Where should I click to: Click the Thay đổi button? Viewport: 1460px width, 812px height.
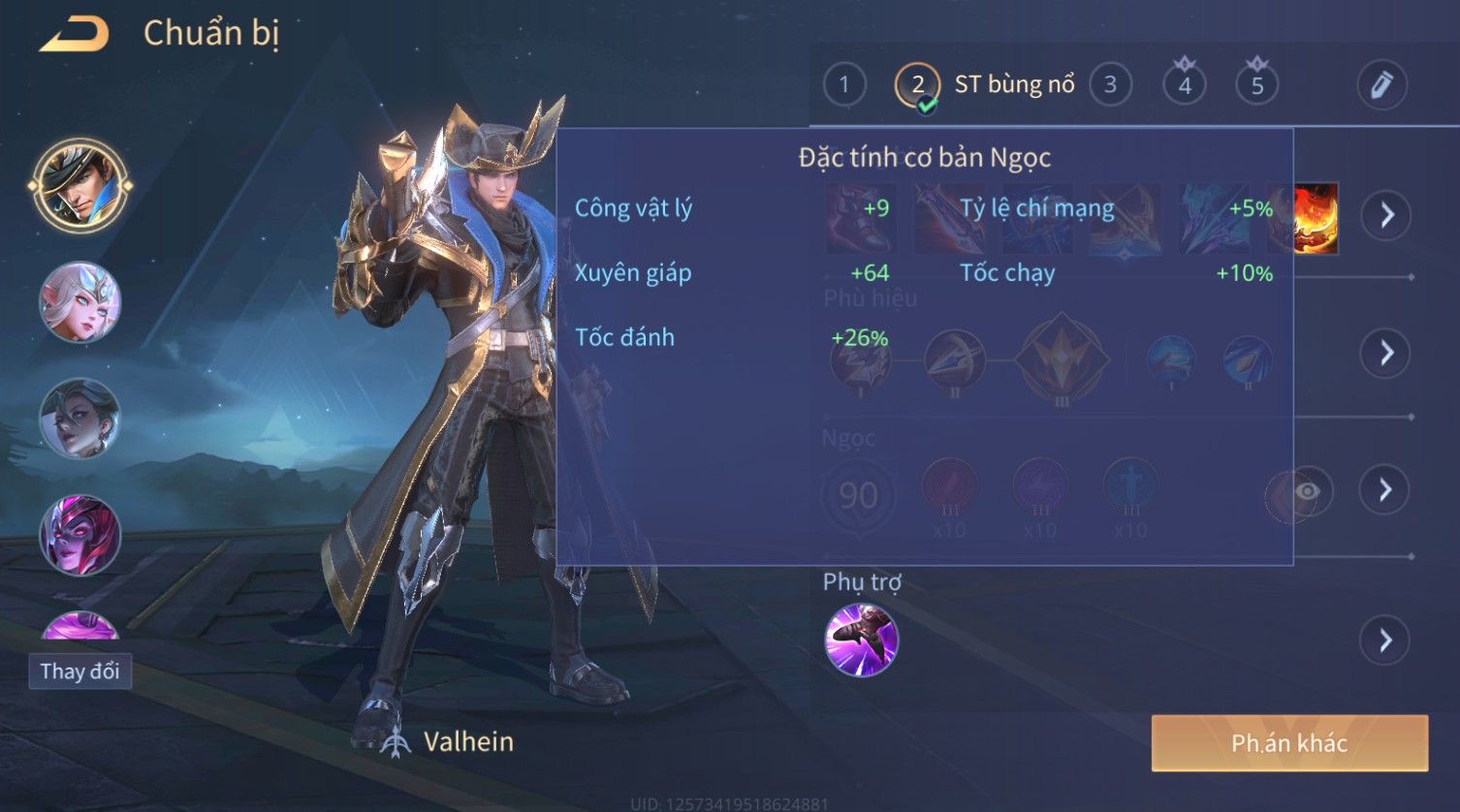pos(79,671)
